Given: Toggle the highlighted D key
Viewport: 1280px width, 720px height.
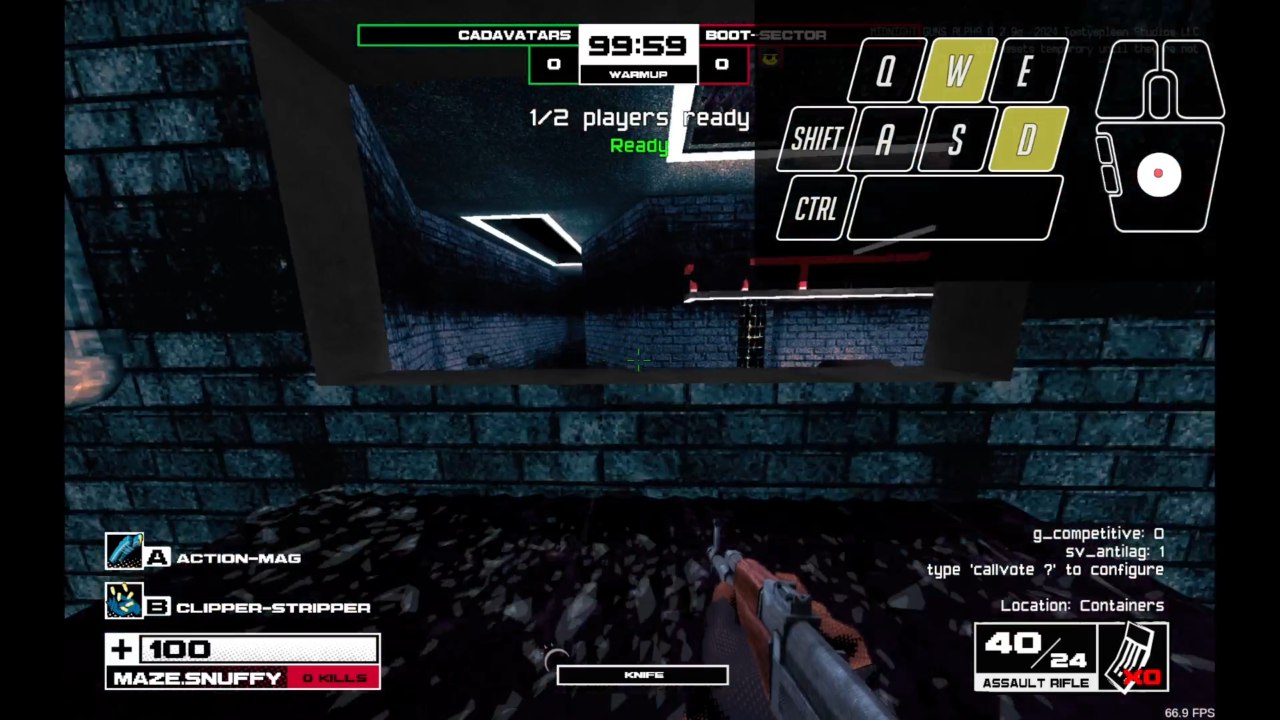Looking at the screenshot, I should (1025, 138).
